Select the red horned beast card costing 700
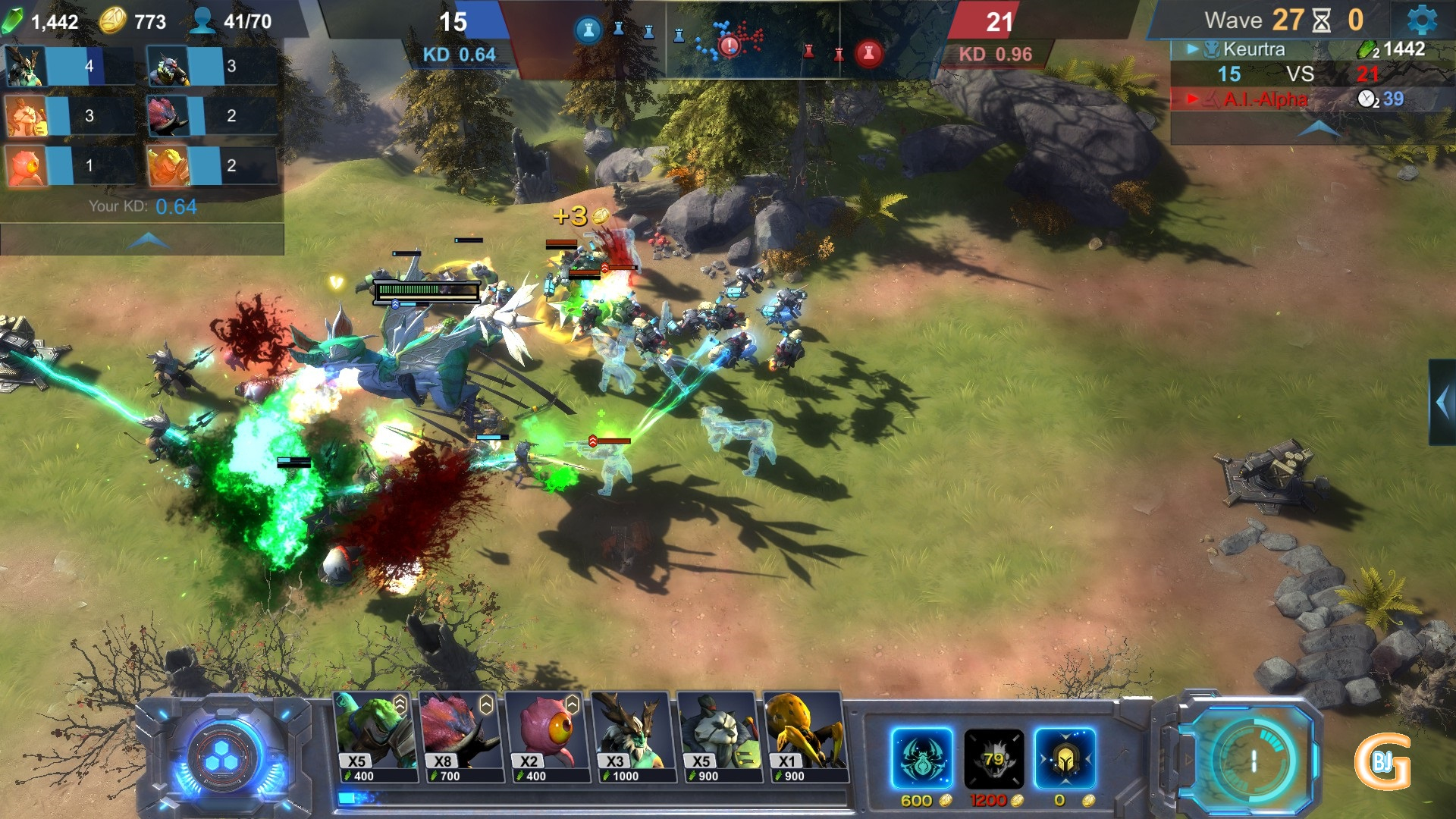The image size is (1456, 819). [x=461, y=736]
